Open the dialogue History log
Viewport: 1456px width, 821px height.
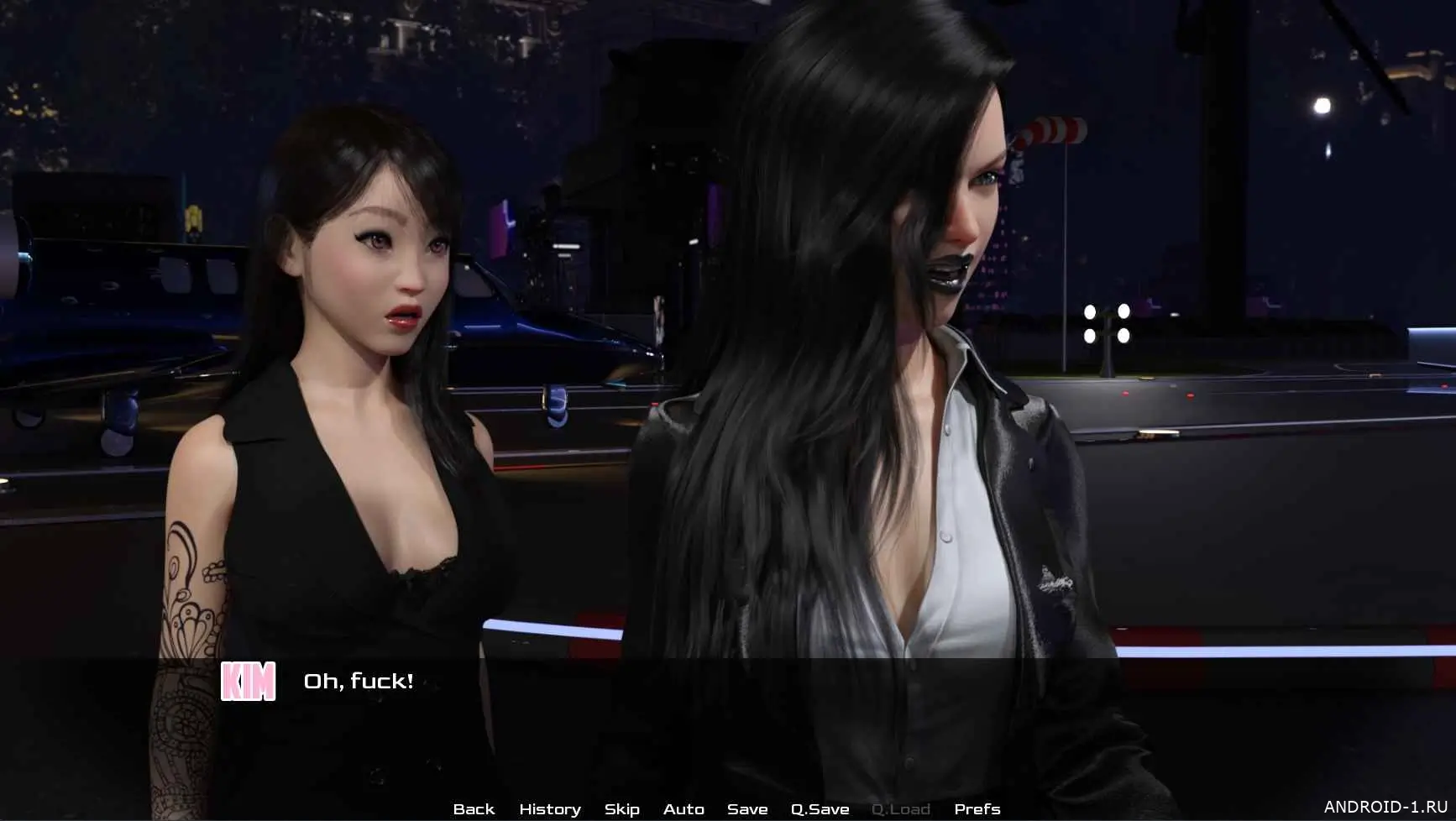tap(549, 808)
